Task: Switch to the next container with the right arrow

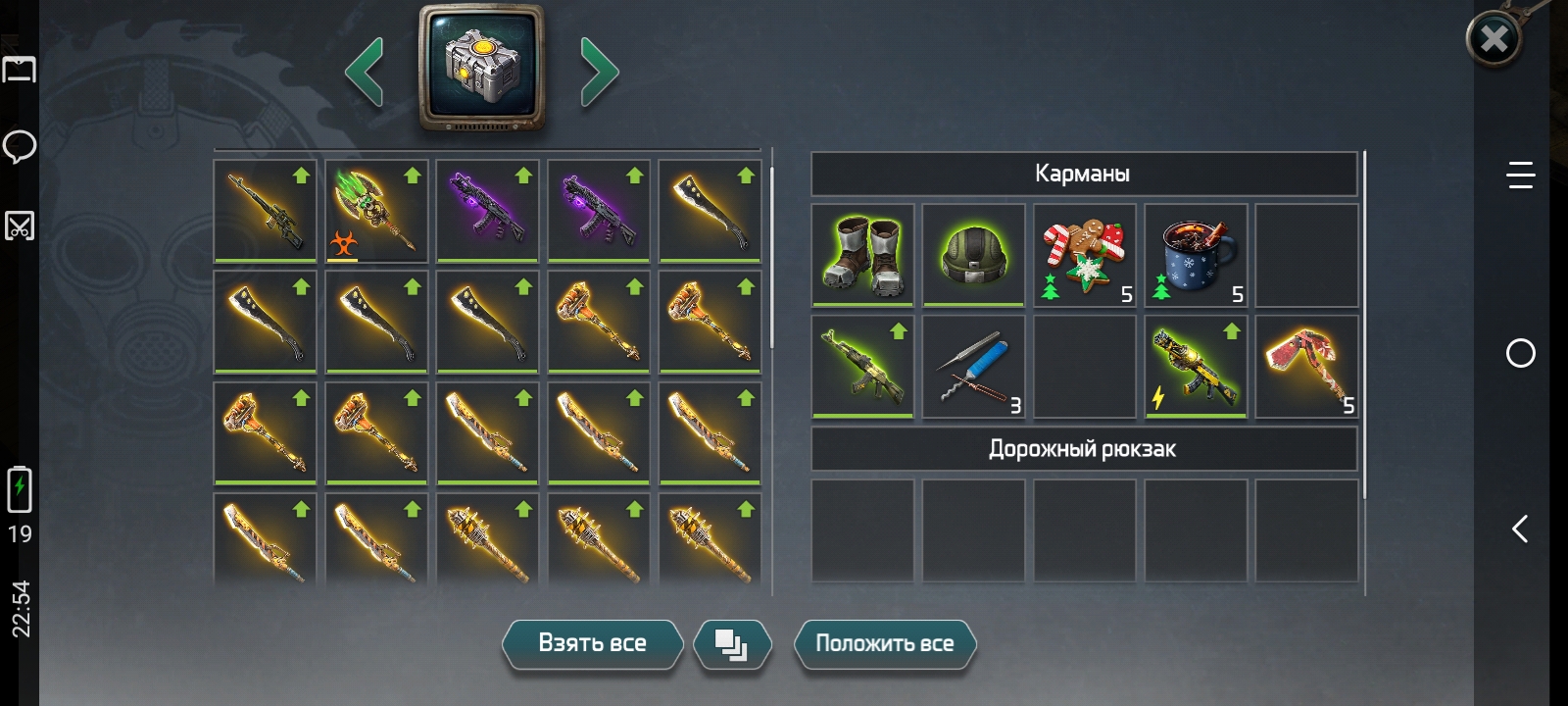Action: pyautogui.click(x=599, y=72)
